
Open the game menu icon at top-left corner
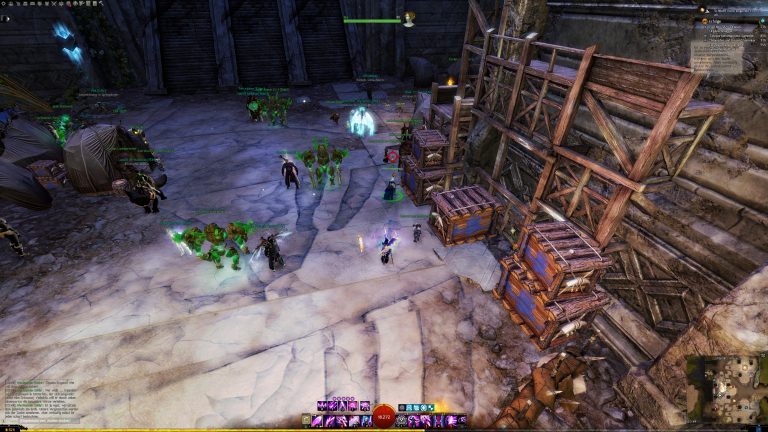5,5
